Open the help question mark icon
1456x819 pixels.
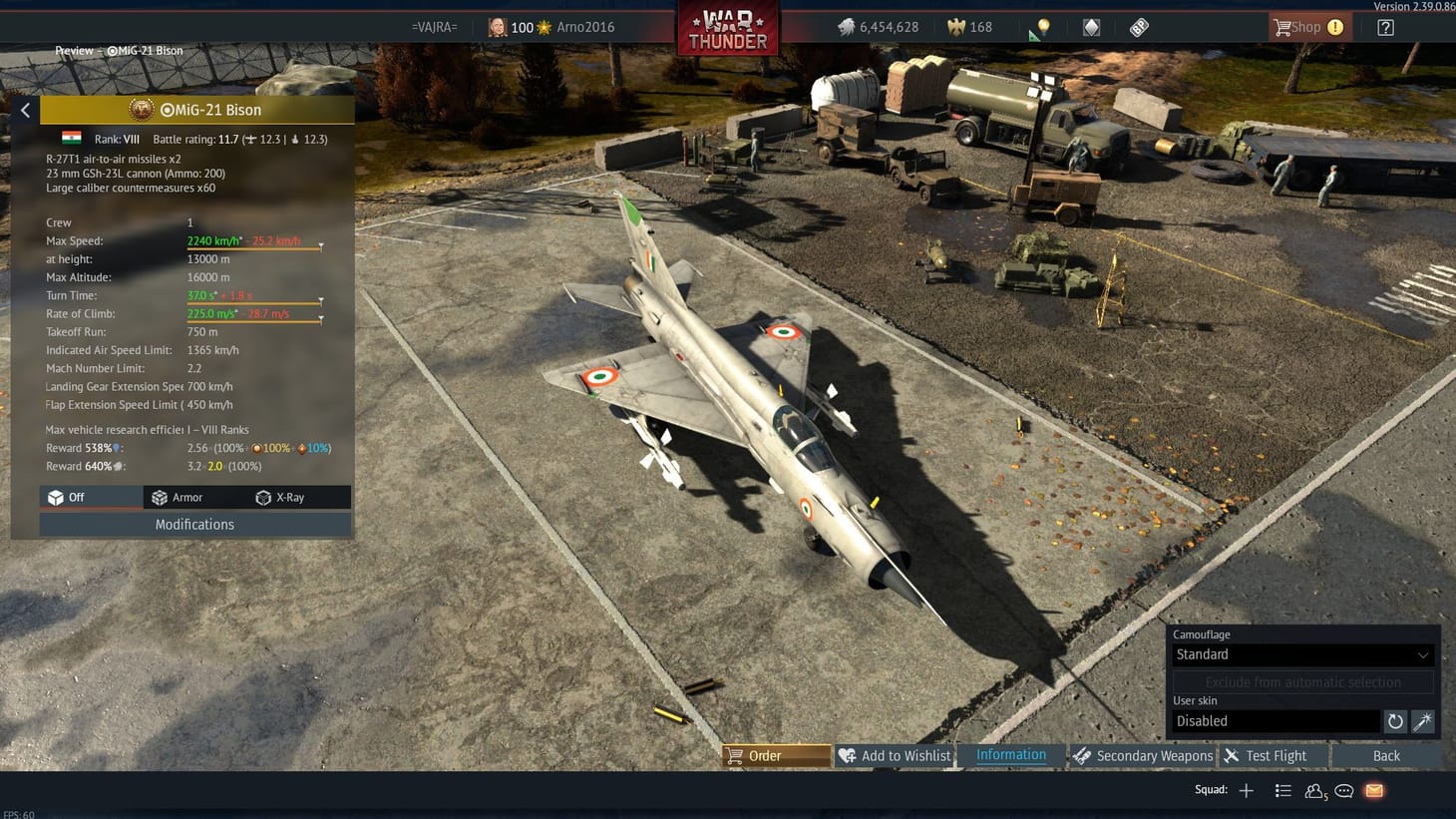pyautogui.click(x=1385, y=27)
